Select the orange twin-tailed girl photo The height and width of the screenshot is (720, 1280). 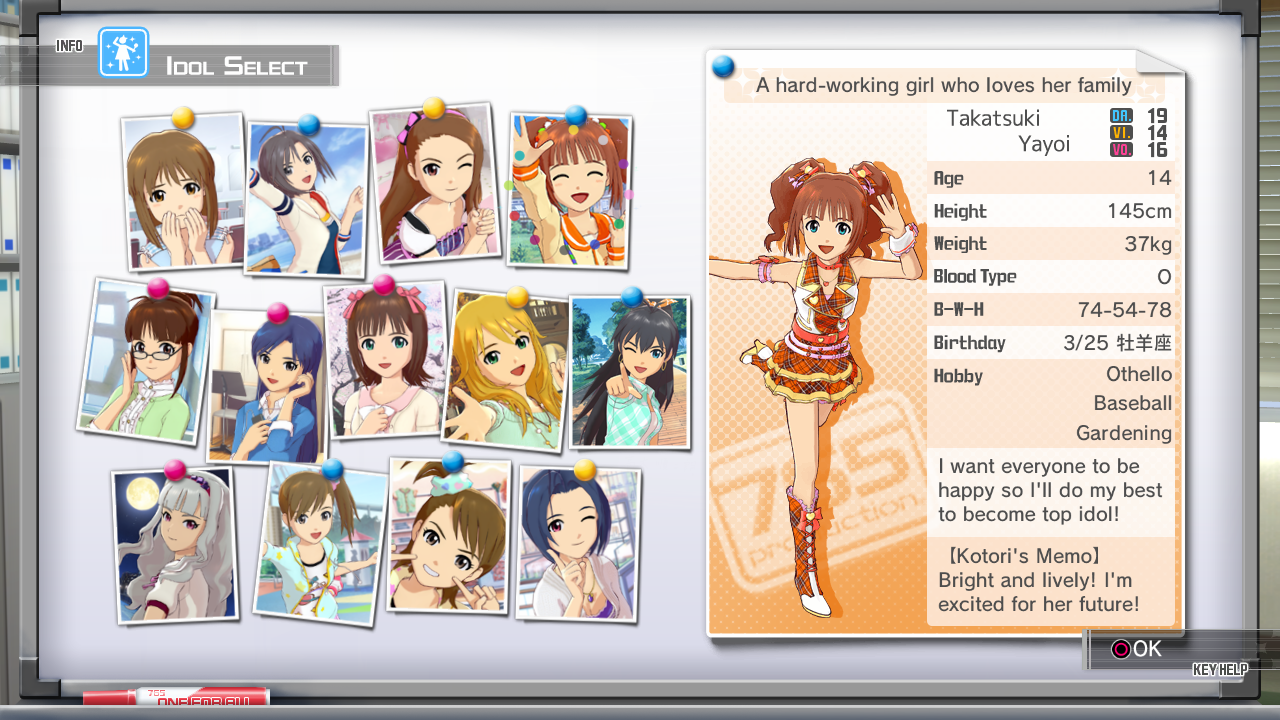pos(570,190)
